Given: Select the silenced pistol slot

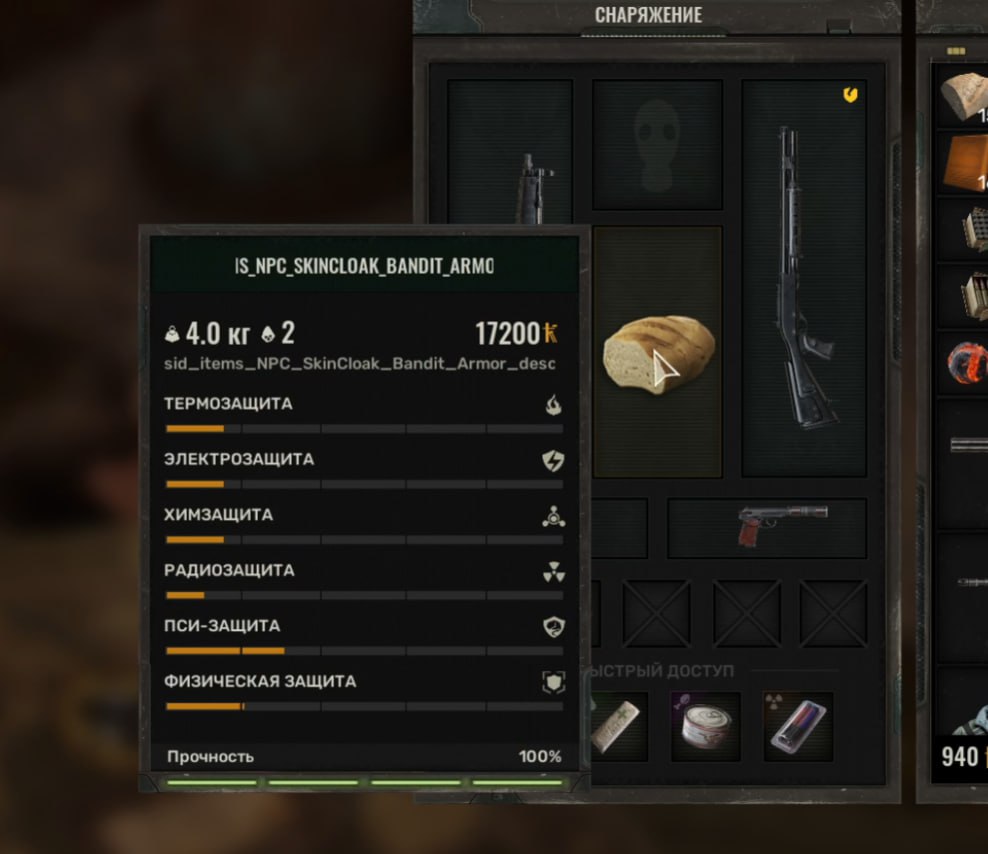Looking at the screenshot, I should 767,527.
